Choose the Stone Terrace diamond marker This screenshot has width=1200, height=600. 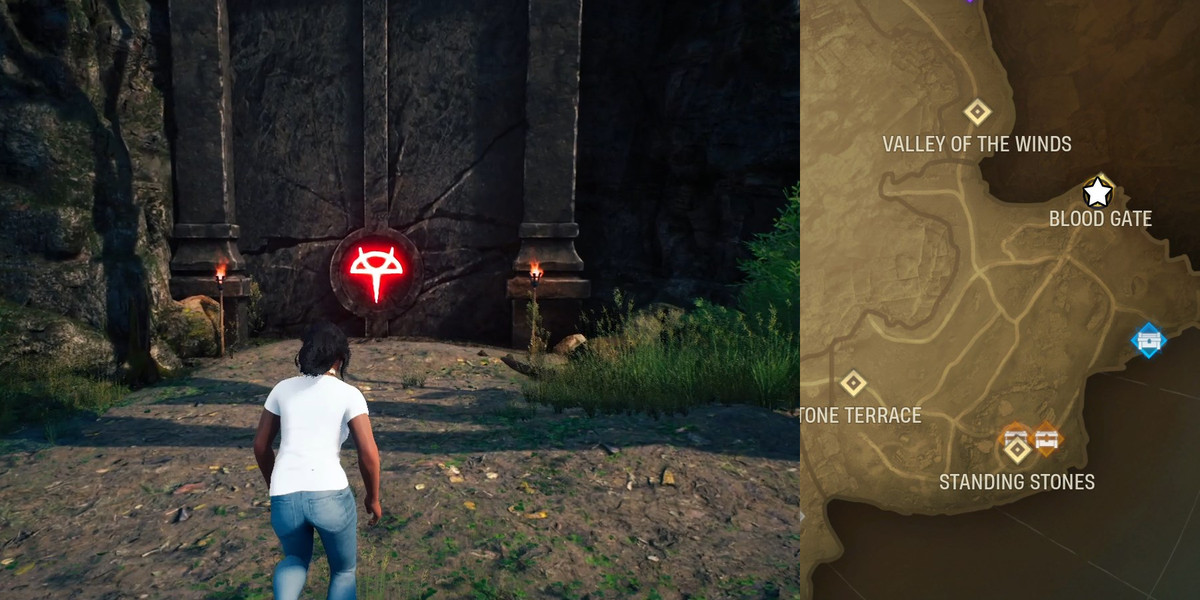[x=853, y=383]
